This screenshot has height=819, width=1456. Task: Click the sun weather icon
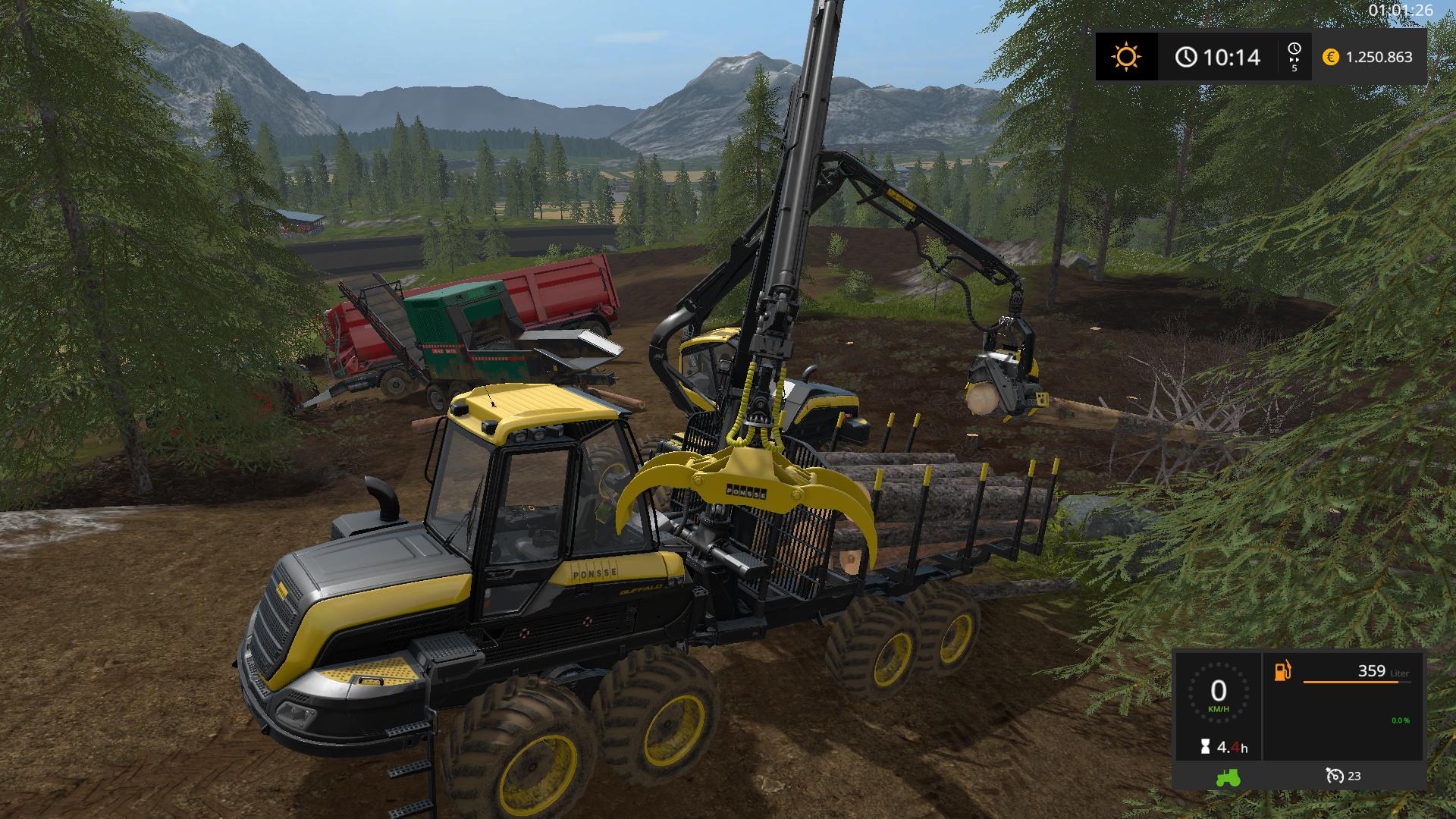[1126, 57]
